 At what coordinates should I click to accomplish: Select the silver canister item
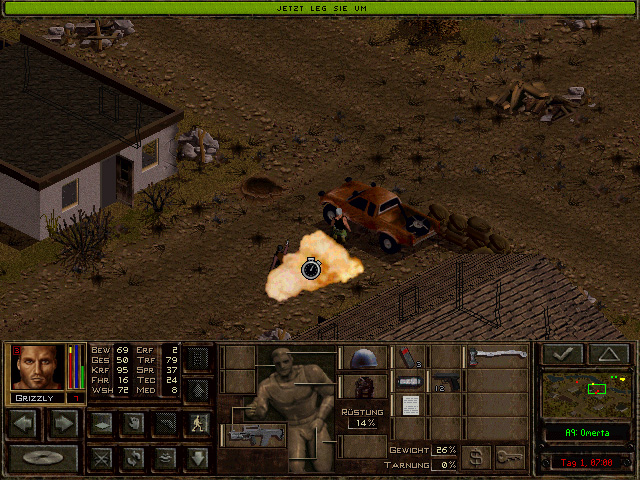click(x=411, y=382)
